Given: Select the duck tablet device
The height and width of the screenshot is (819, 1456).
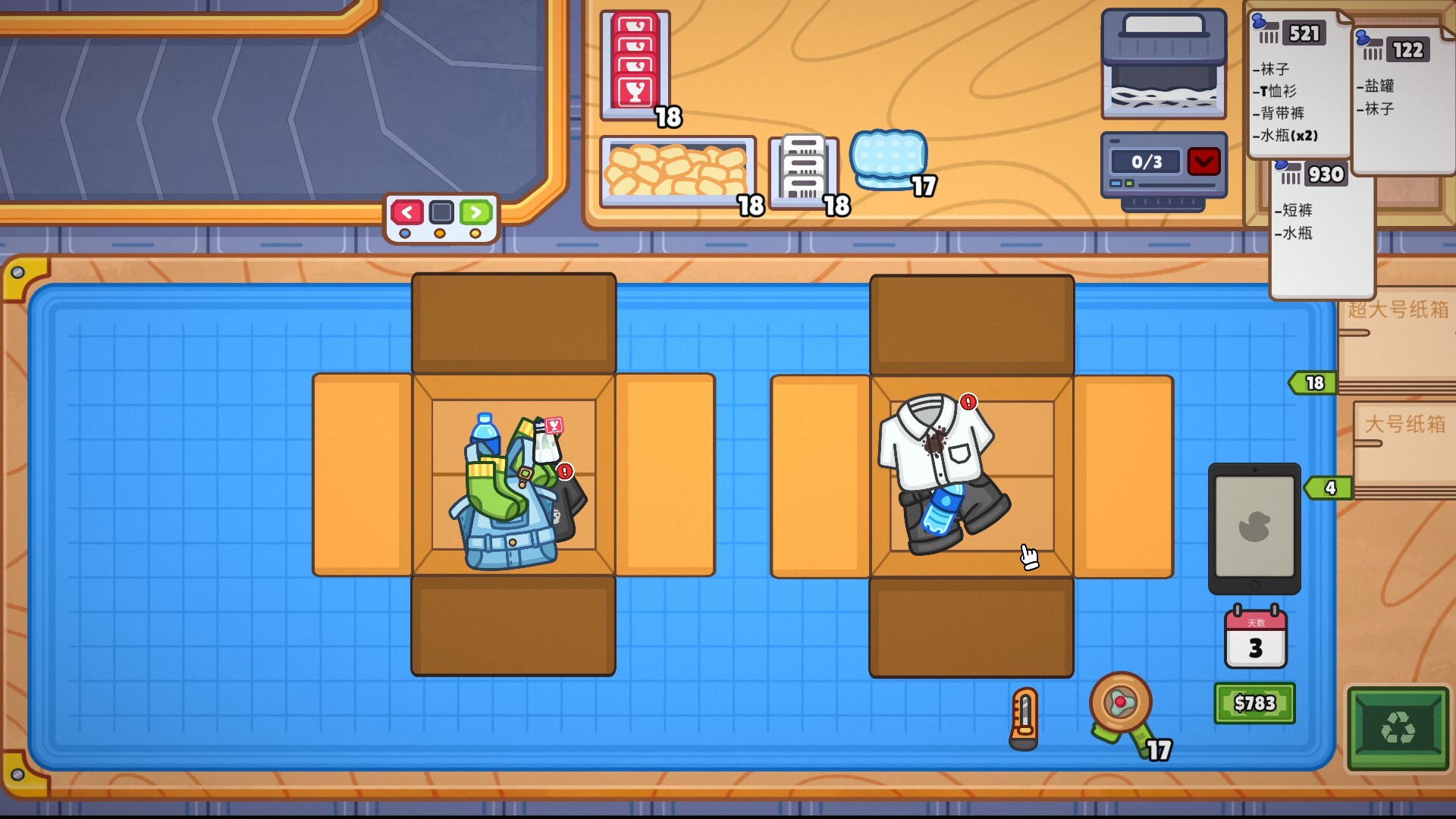Looking at the screenshot, I should tap(1257, 527).
